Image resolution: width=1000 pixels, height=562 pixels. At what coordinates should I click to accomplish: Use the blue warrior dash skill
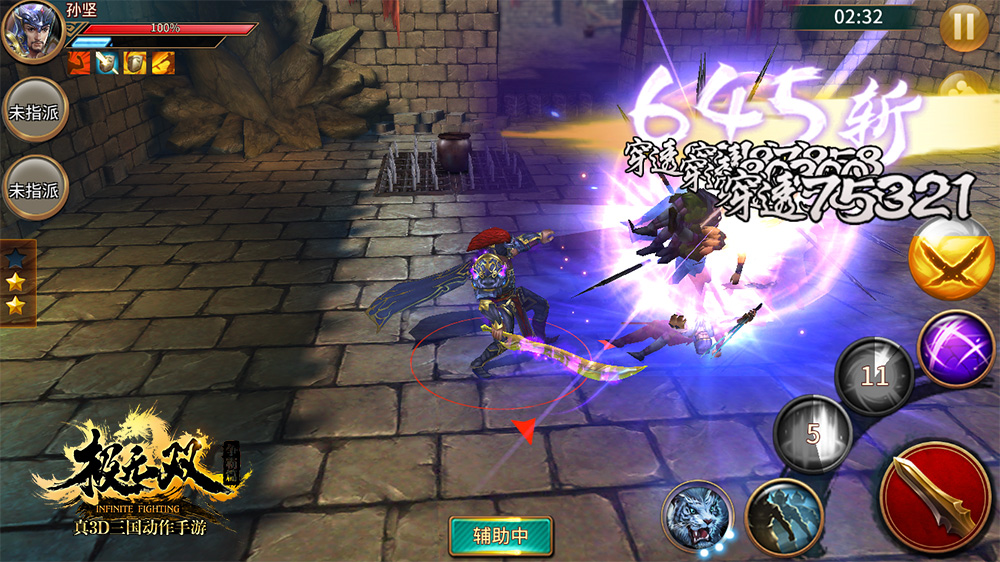(783, 517)
